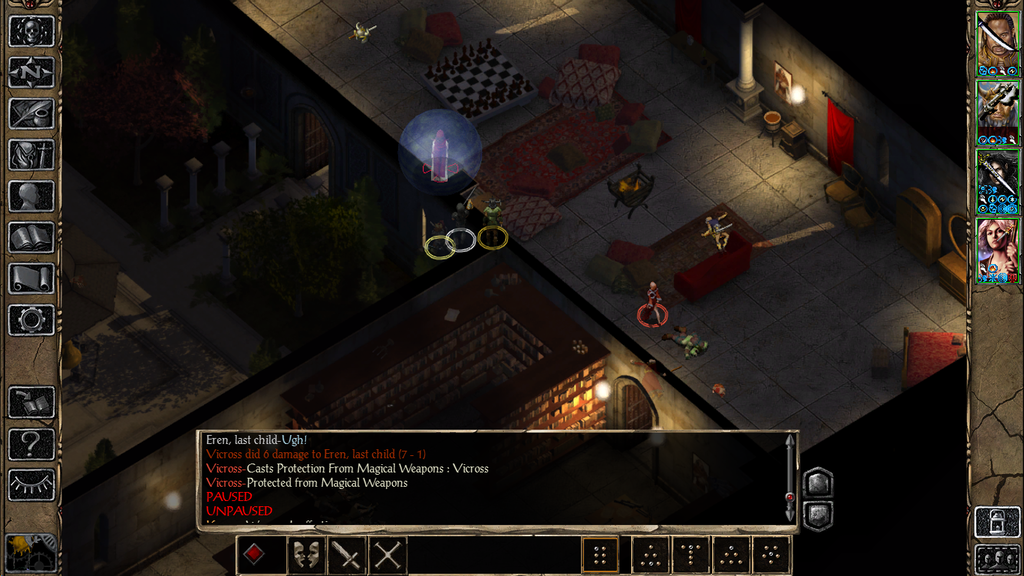Show the character record head icon
The width and height of the screenshot is (1024, 576).
(x=31, y=196)
